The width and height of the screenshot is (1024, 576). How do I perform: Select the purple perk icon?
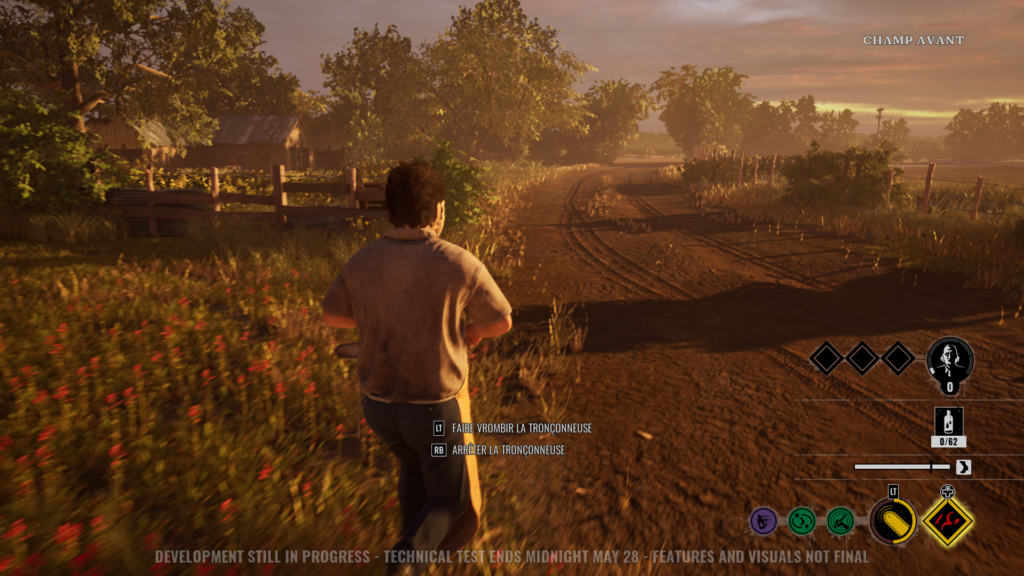(763, 520)
